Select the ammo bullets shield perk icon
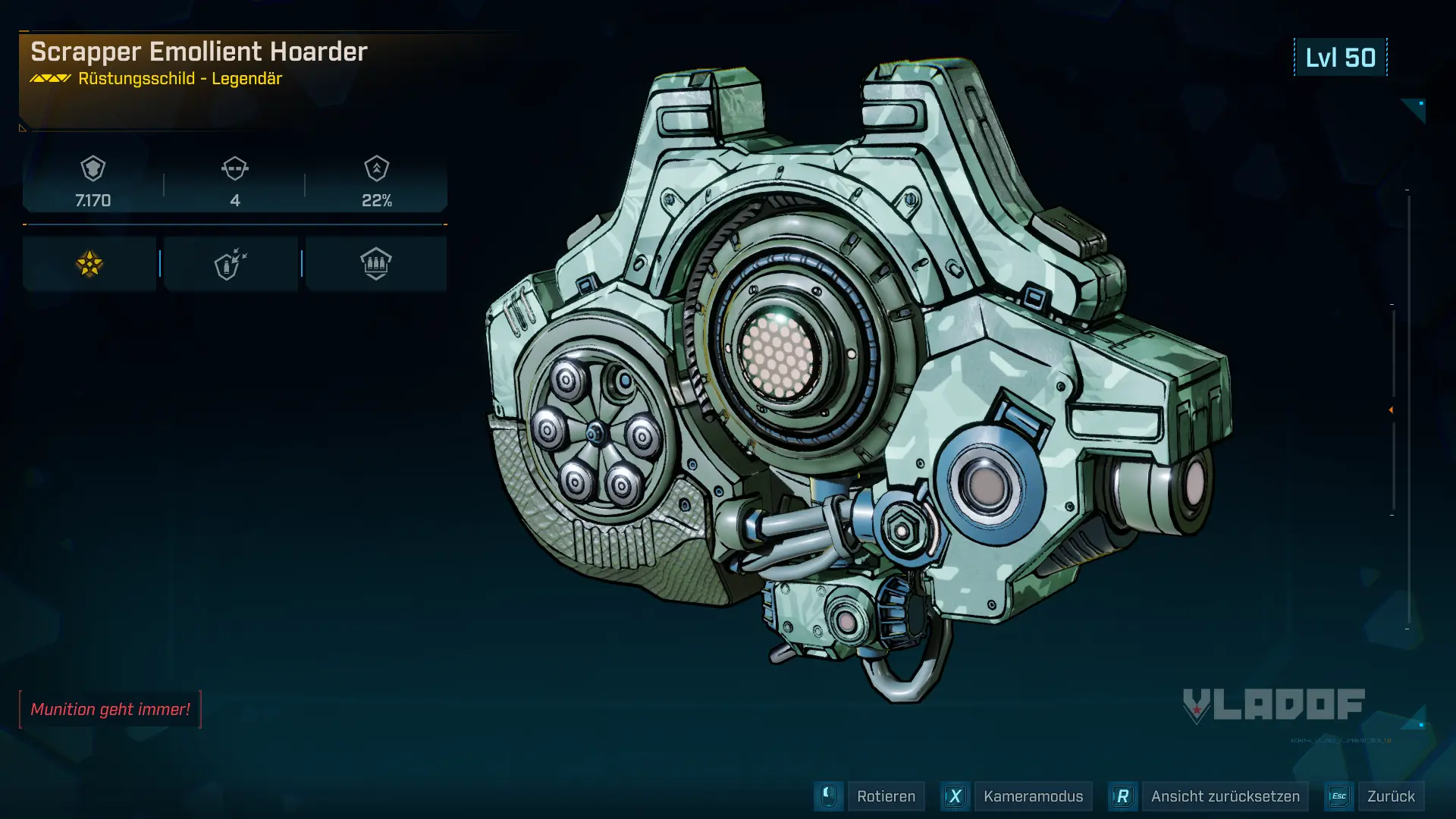Image resolution: width=1456 pixels, height=819 pixels. click(x=375, y=264)
